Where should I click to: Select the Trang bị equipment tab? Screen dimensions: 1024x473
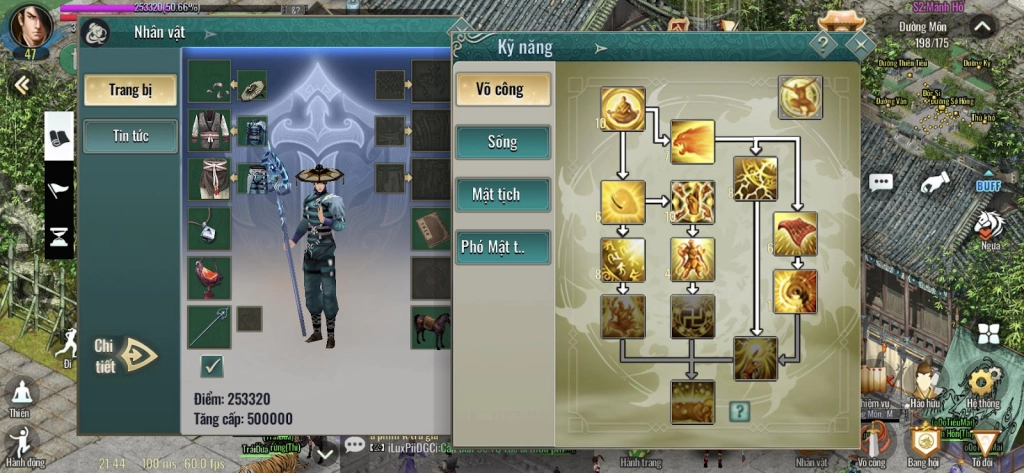pyautogui.click(x=130, y=90)
